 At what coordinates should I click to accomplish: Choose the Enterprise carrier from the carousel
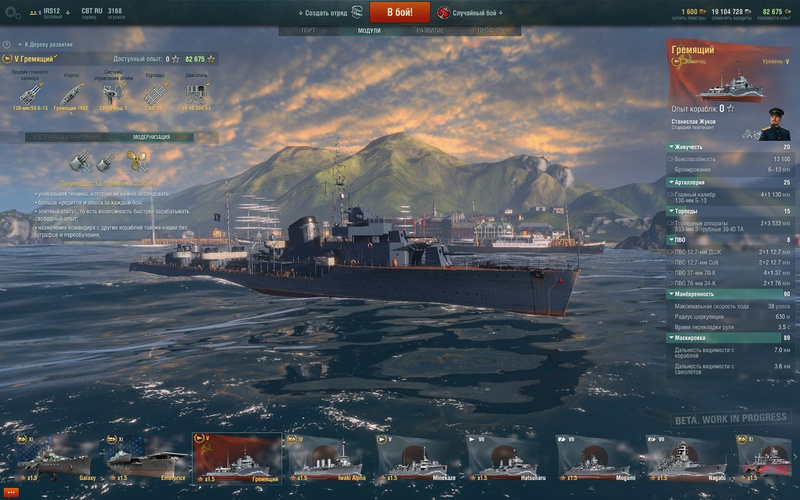click(x=146, y=459)
